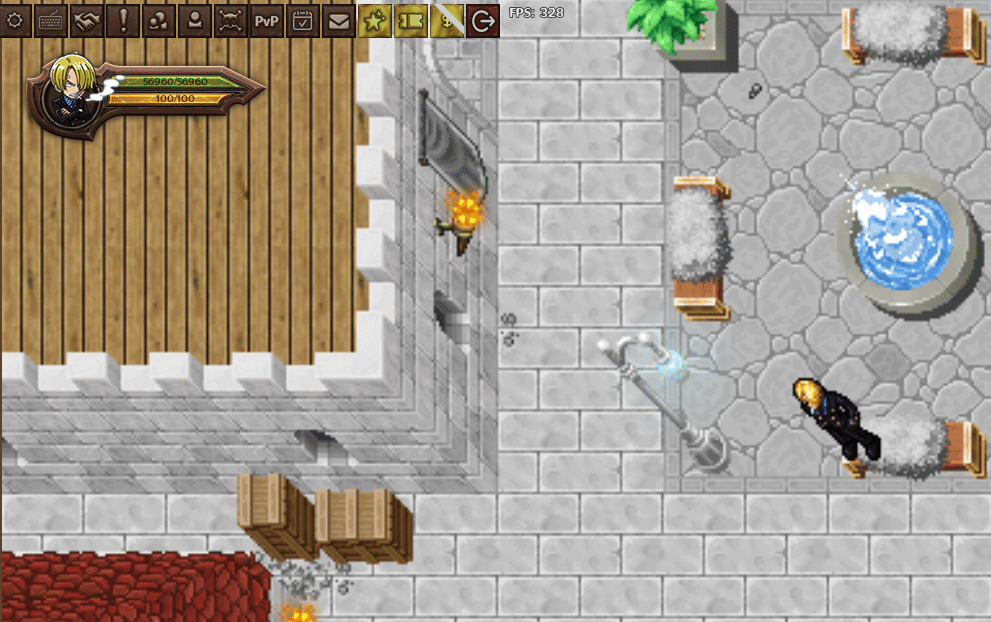Click the skull and crossbones icon
The height and width of the screenshot is (622, 991).
(231, 20)
